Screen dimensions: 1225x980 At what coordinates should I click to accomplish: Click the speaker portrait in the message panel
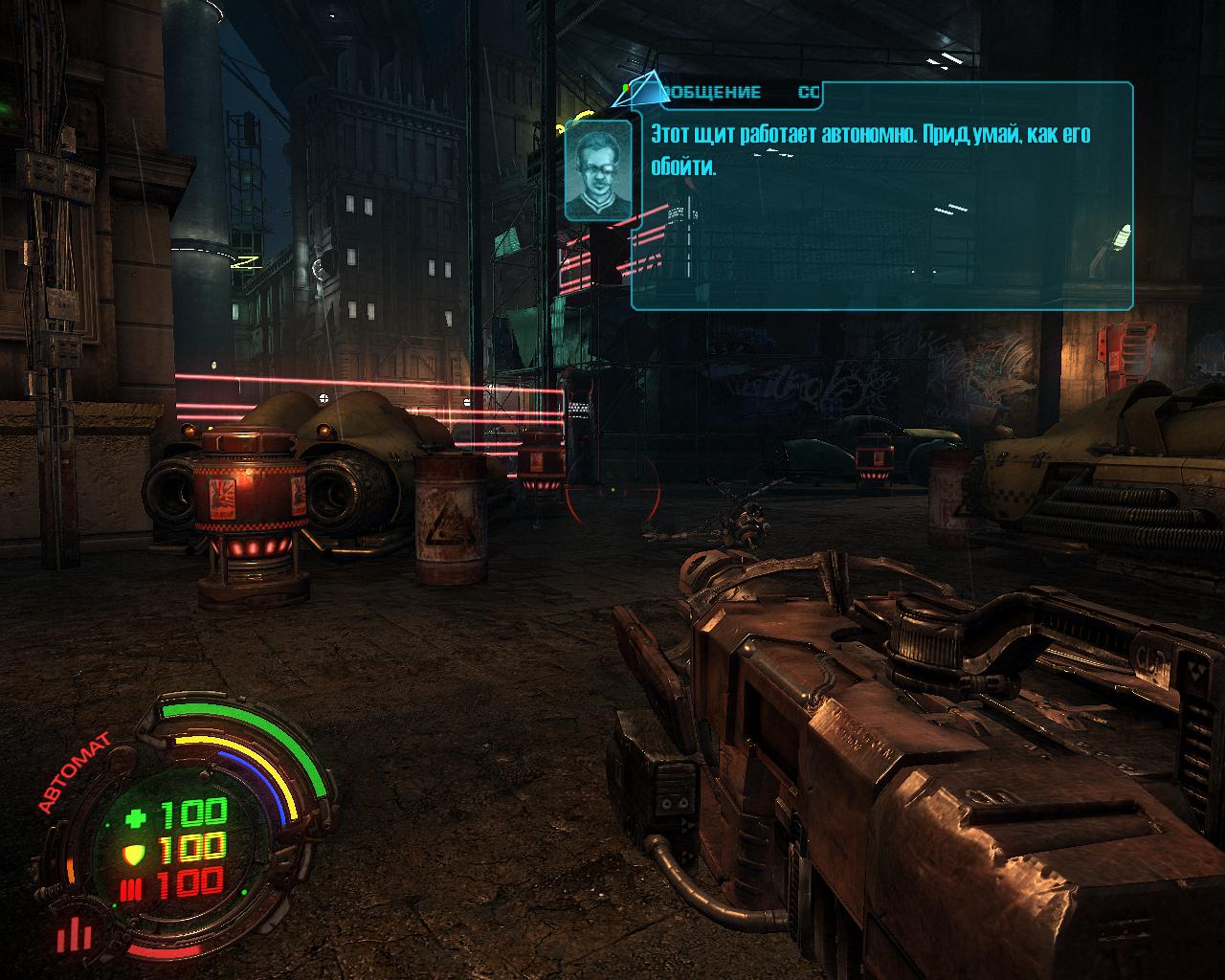tap(598, 170)
